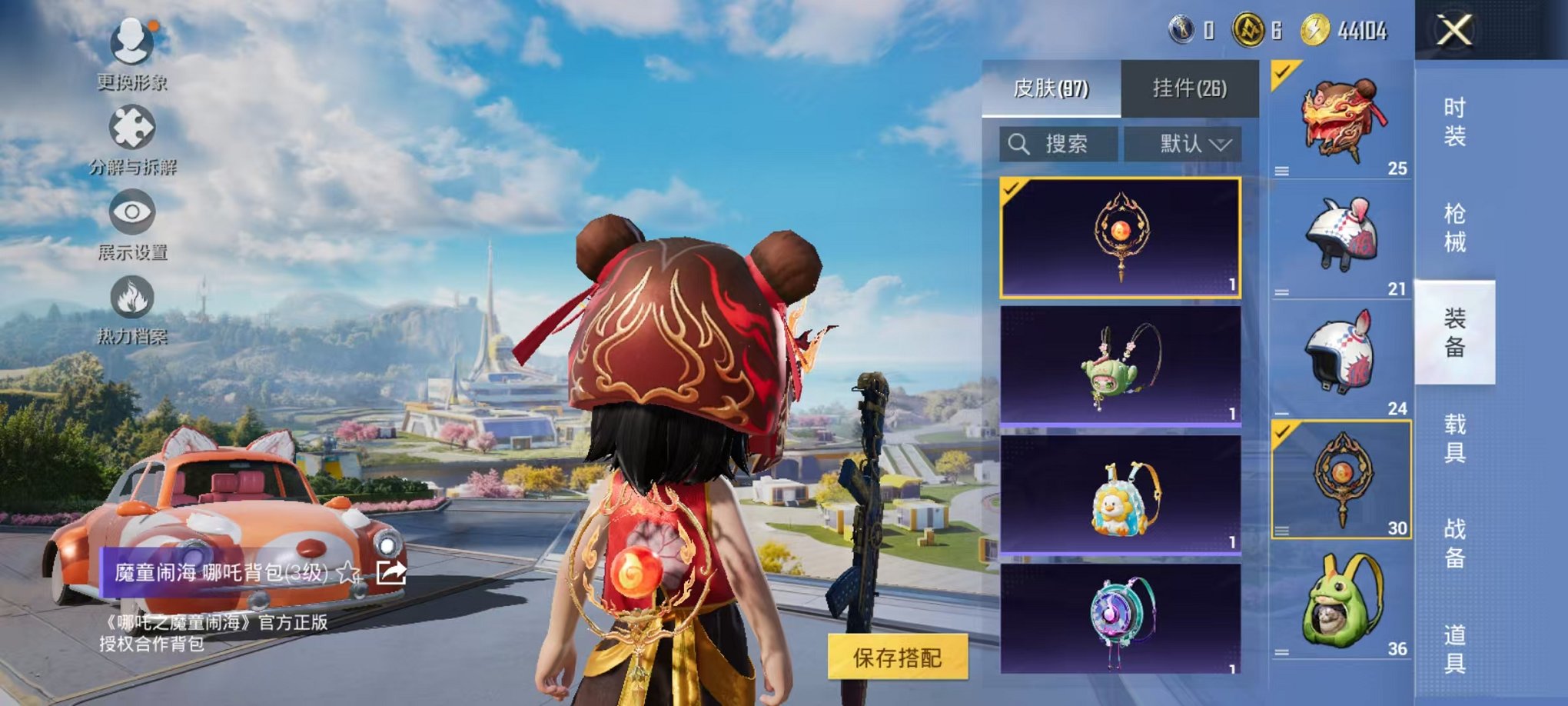The height and width of the screenshot is (706, 1568).
Task: Choose the purple disc backpack skin
Action: click(1120, 619)
